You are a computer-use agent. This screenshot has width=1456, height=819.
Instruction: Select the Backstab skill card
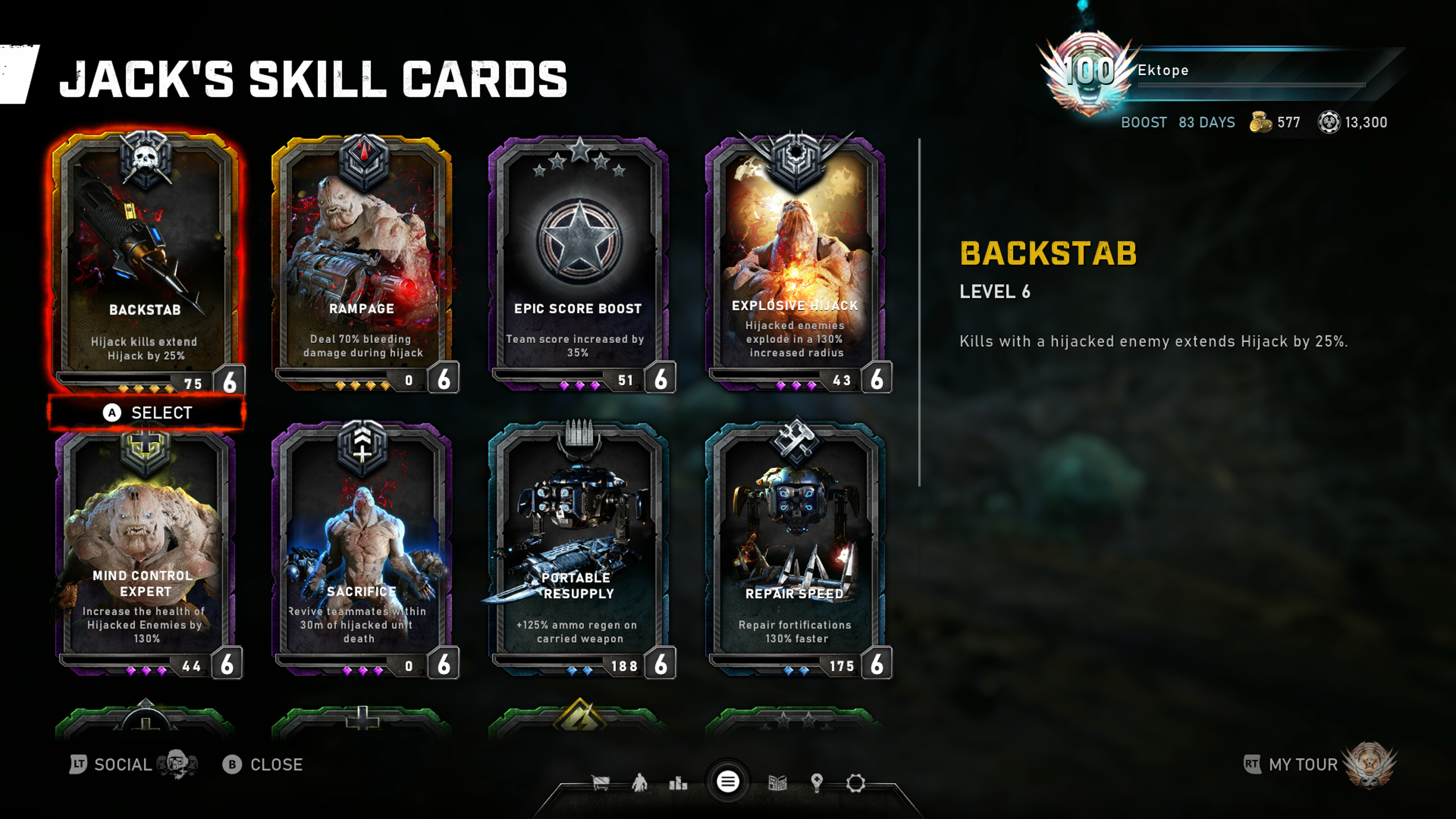click(x=146, y=260)
